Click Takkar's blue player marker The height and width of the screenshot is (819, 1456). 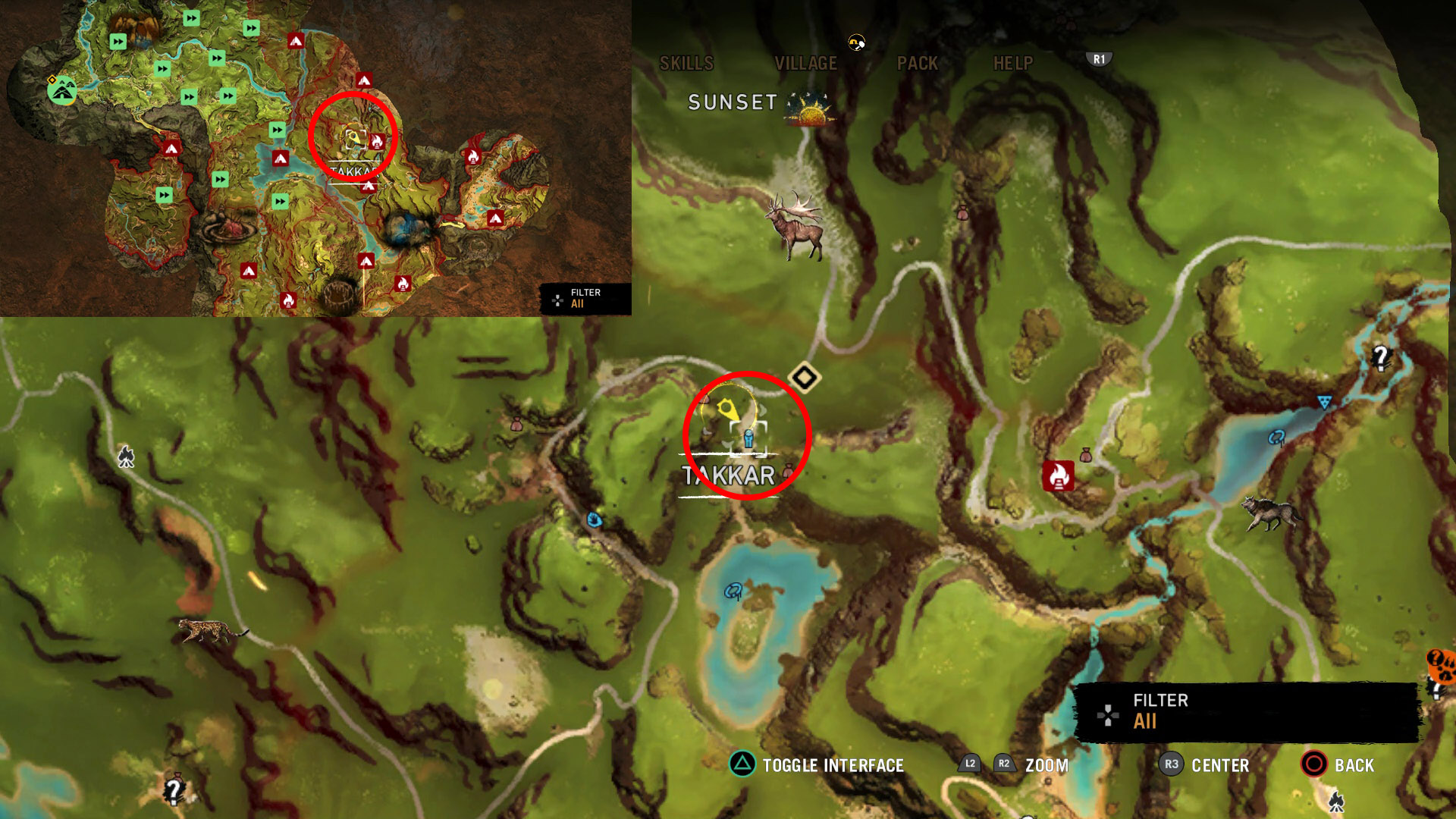(749, 438)
